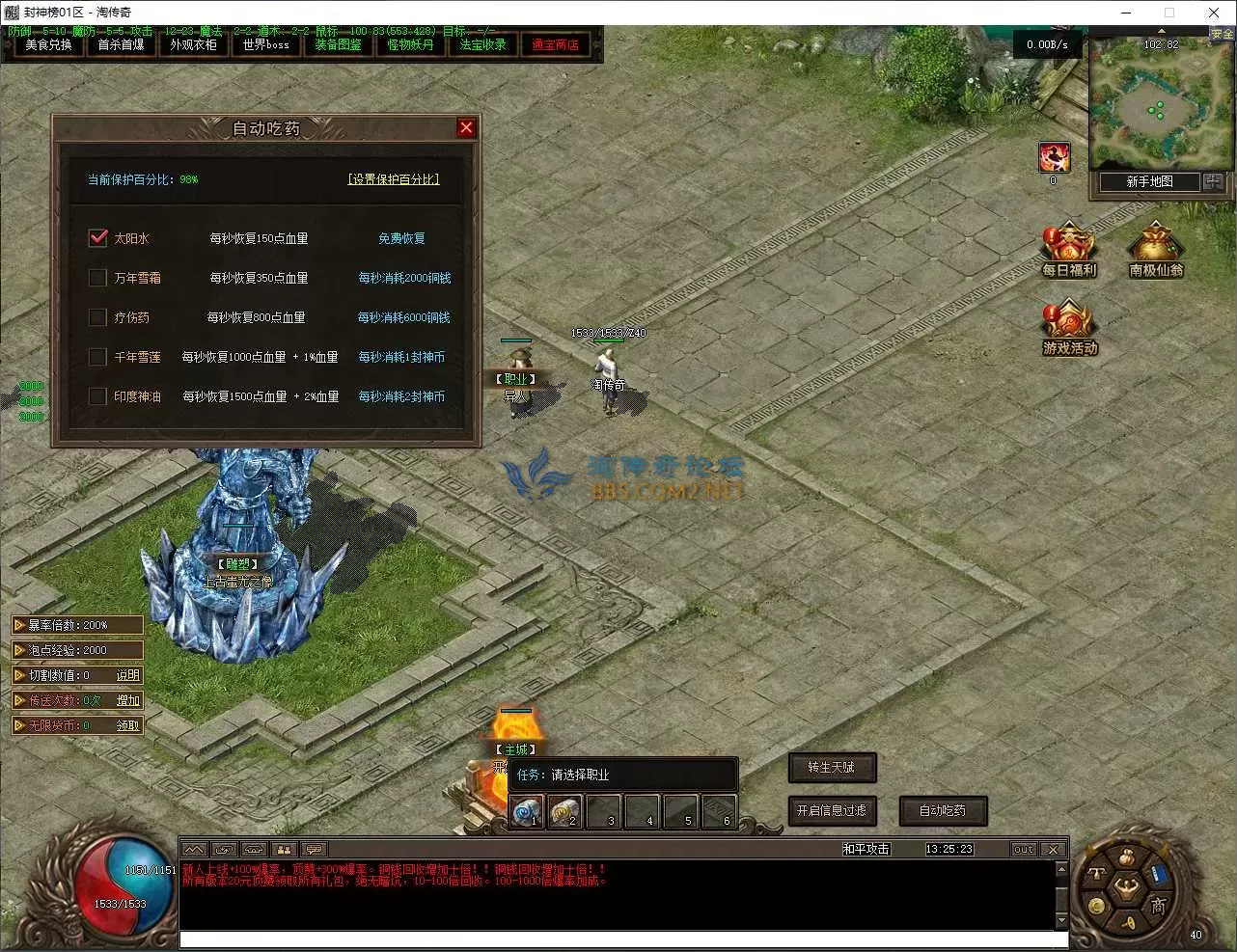
Task: Enable the 万年雪霜 potion checkbox
Action: click(x=97, y=278)
